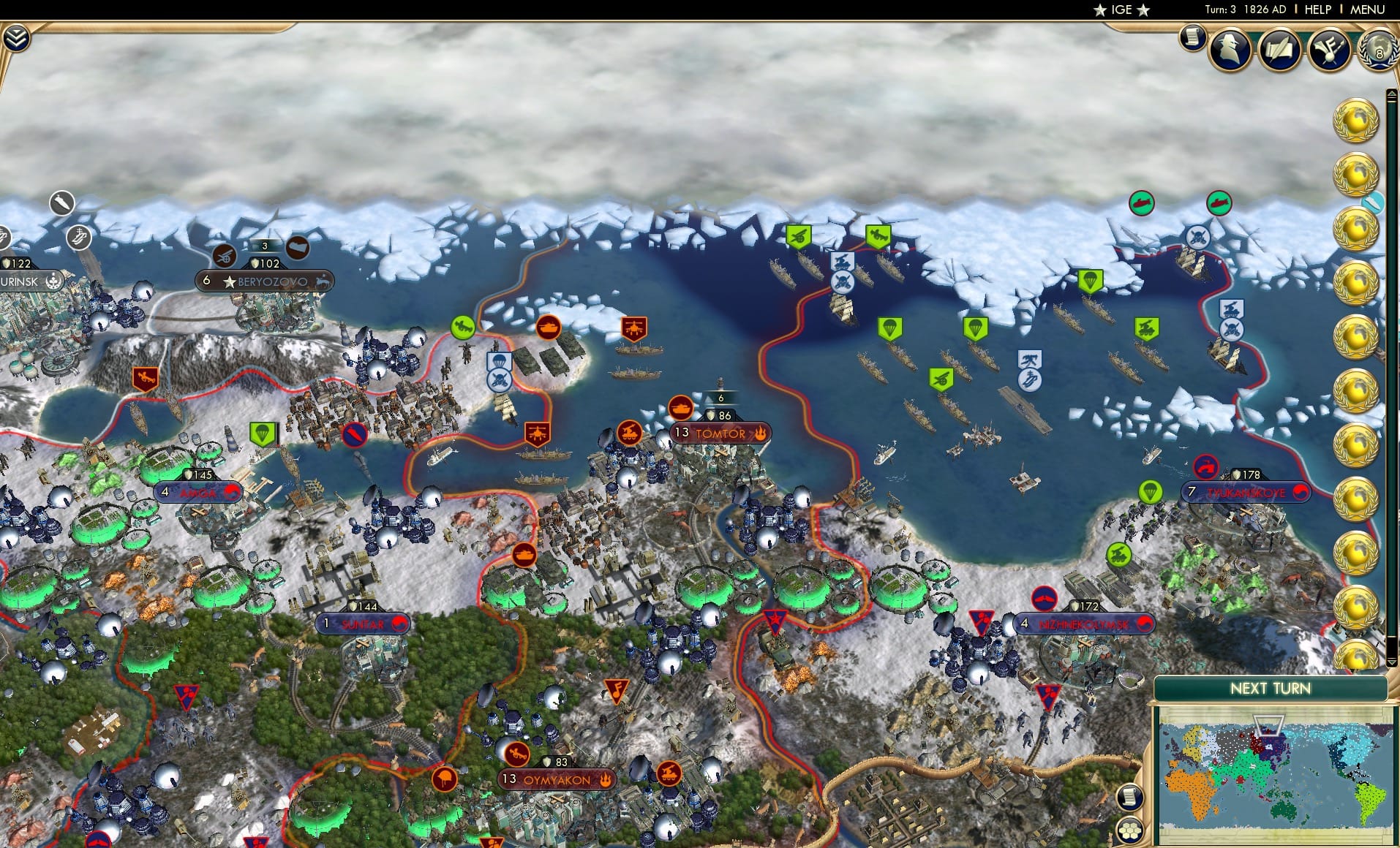Click the IGE star in the top bar
This screenshot has width=1400, height=848.
pos(1099,10)
